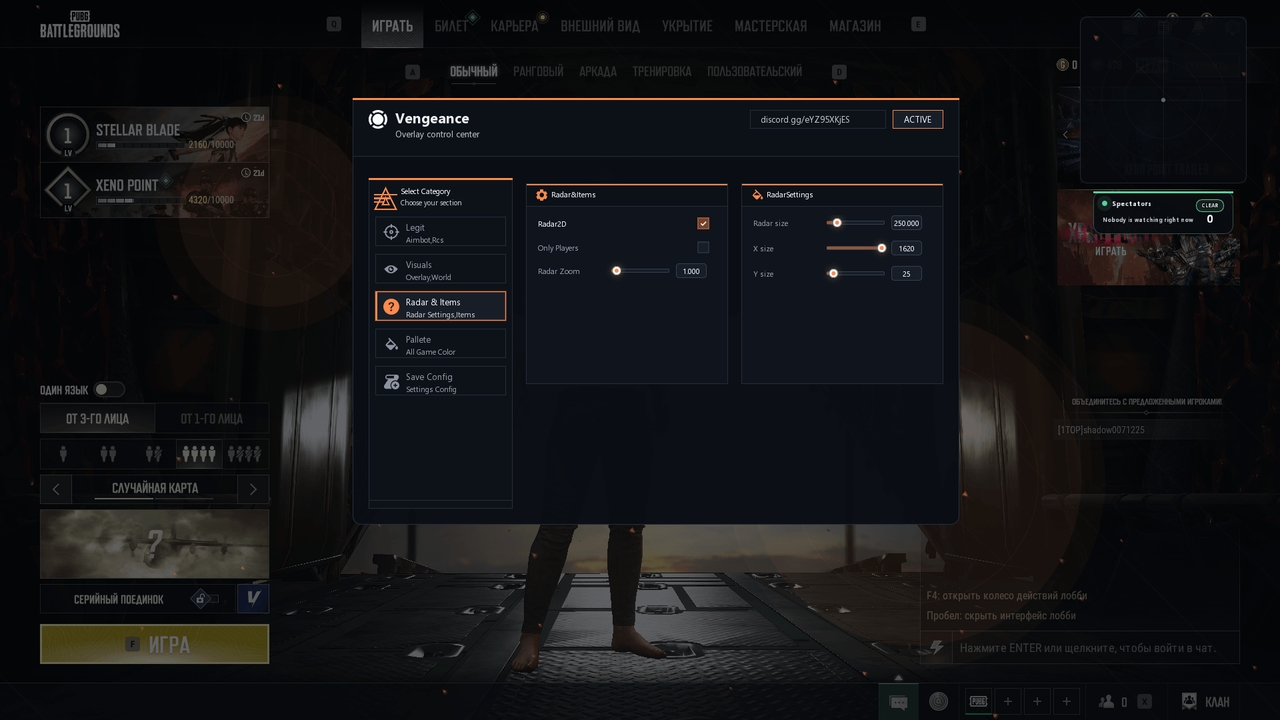Open the STELLAR BLADE pass panel
1280x720 pixels.
click(x=154, y=134)
